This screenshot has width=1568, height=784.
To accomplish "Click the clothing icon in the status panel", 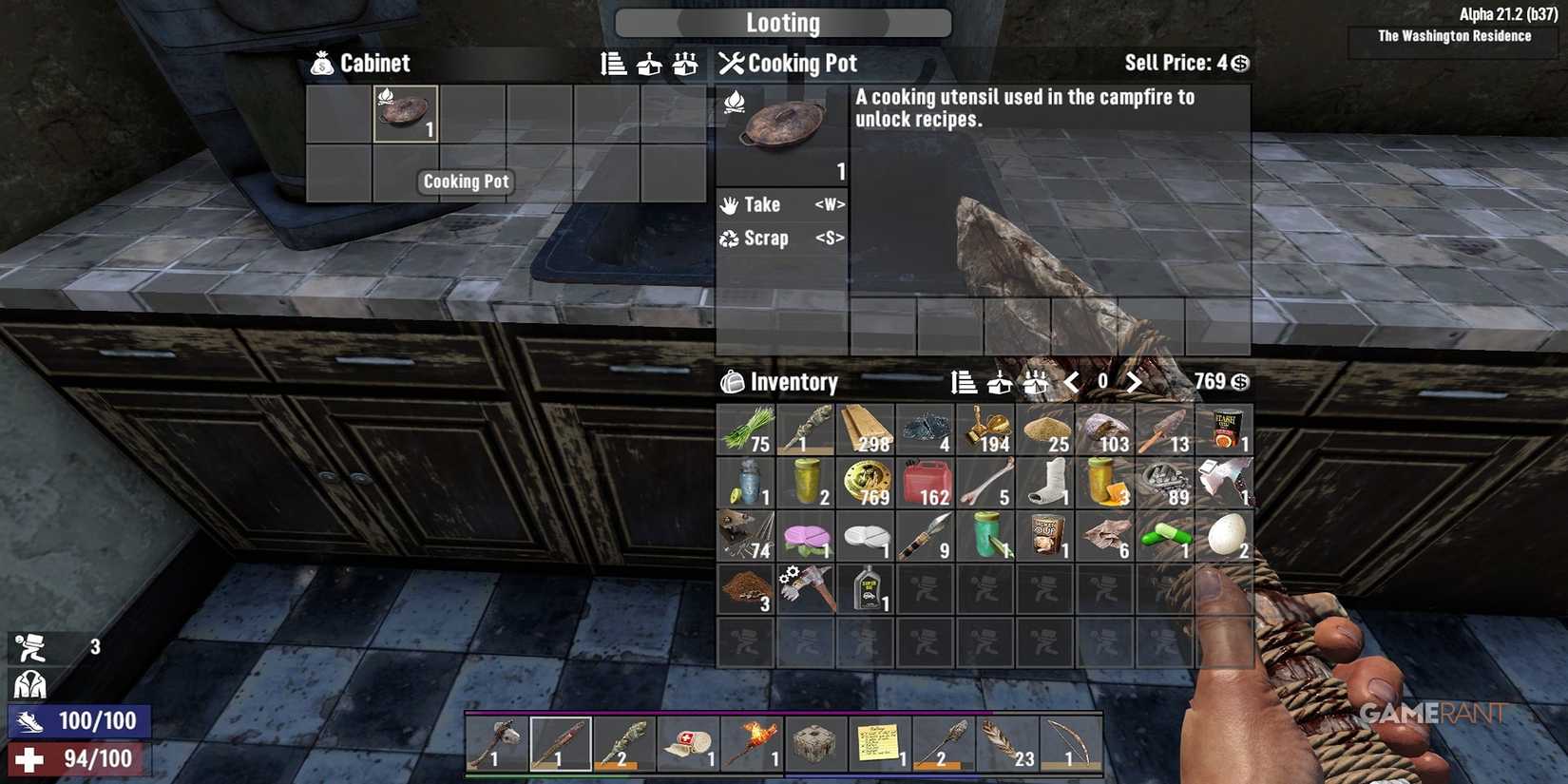I will 31,686.
